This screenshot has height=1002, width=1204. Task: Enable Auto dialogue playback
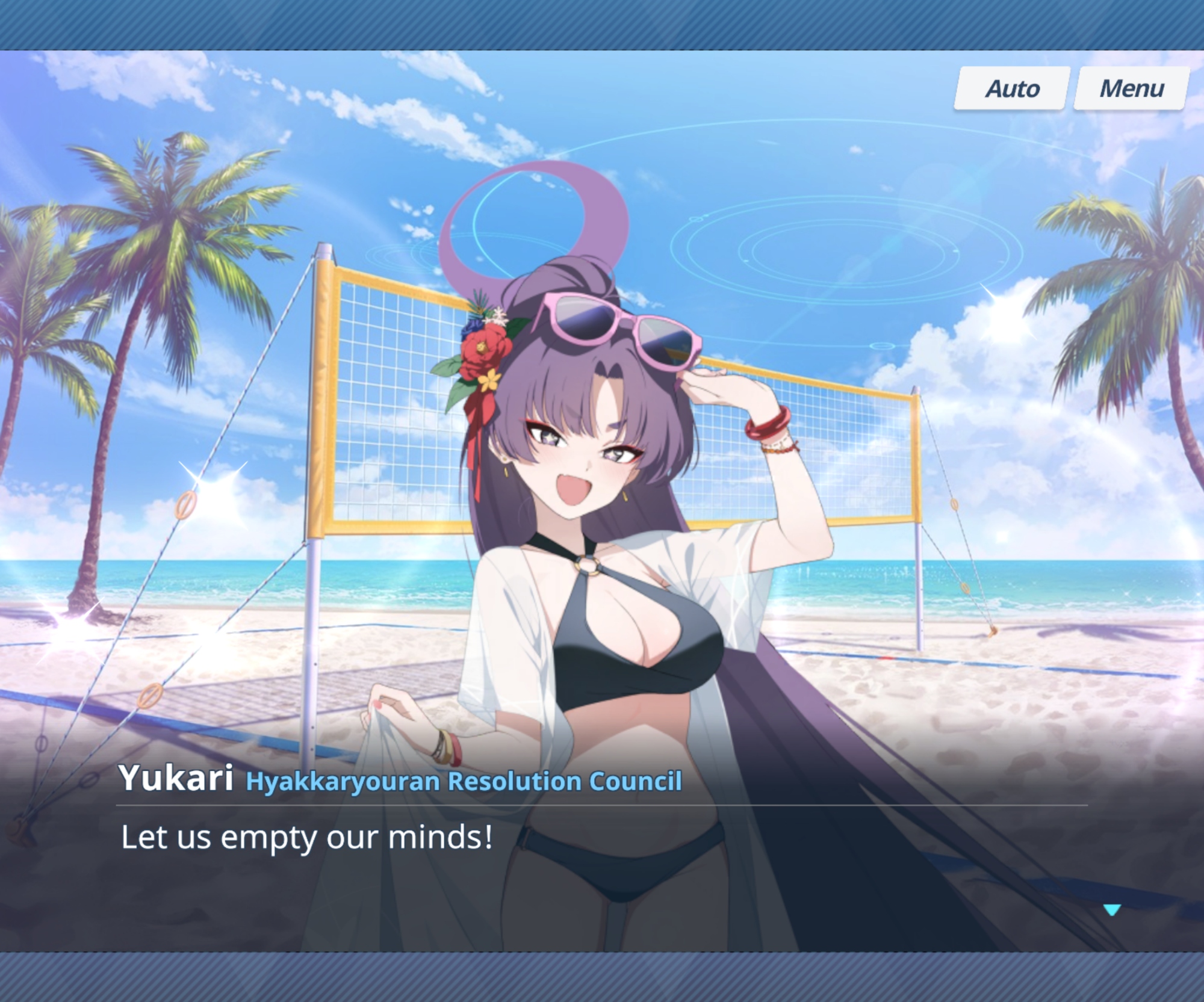(x=1012, y=88)
